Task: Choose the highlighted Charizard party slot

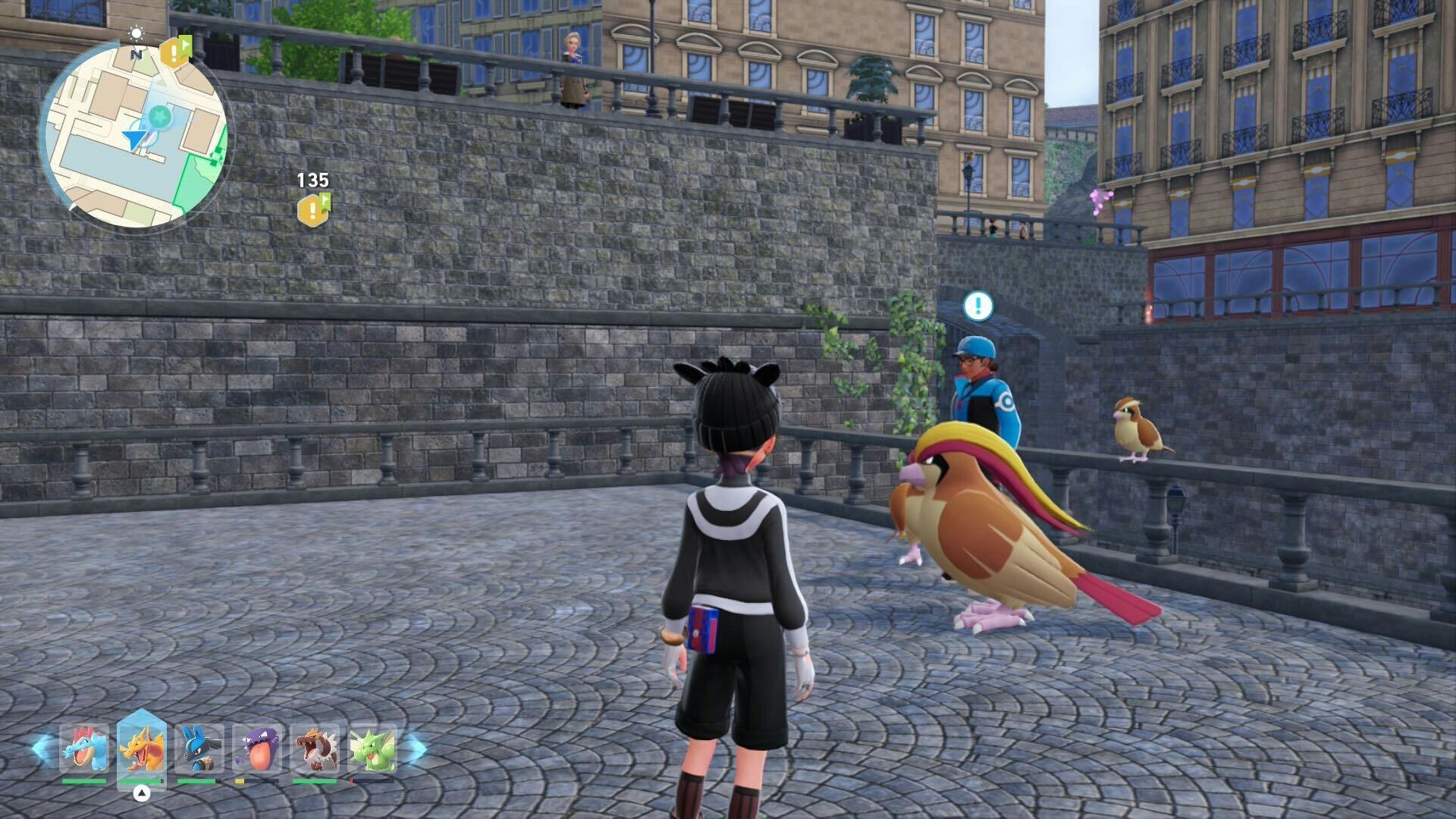Action: tap(142, 749)
